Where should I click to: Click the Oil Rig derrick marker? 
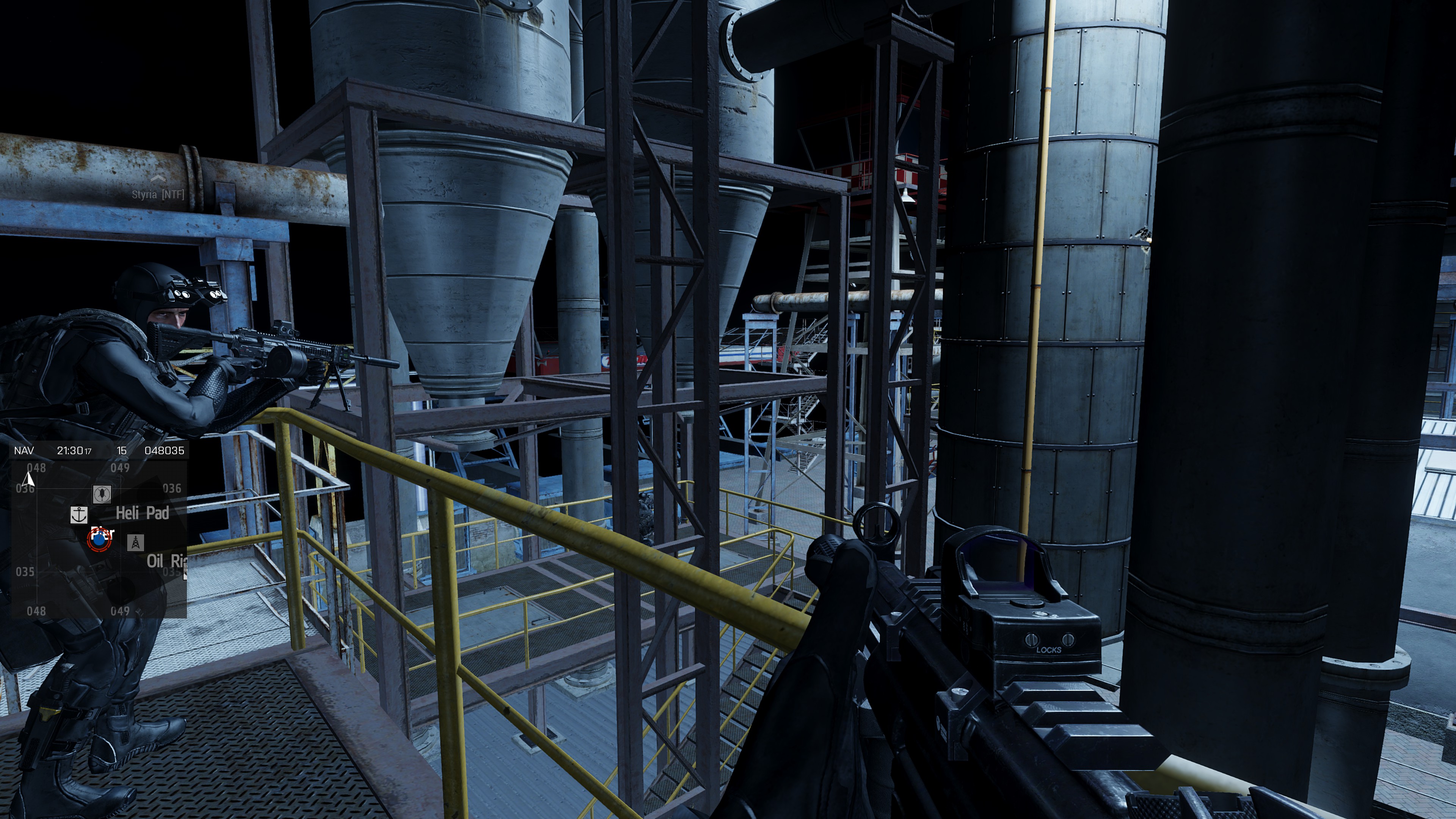(x=135, y=543)
